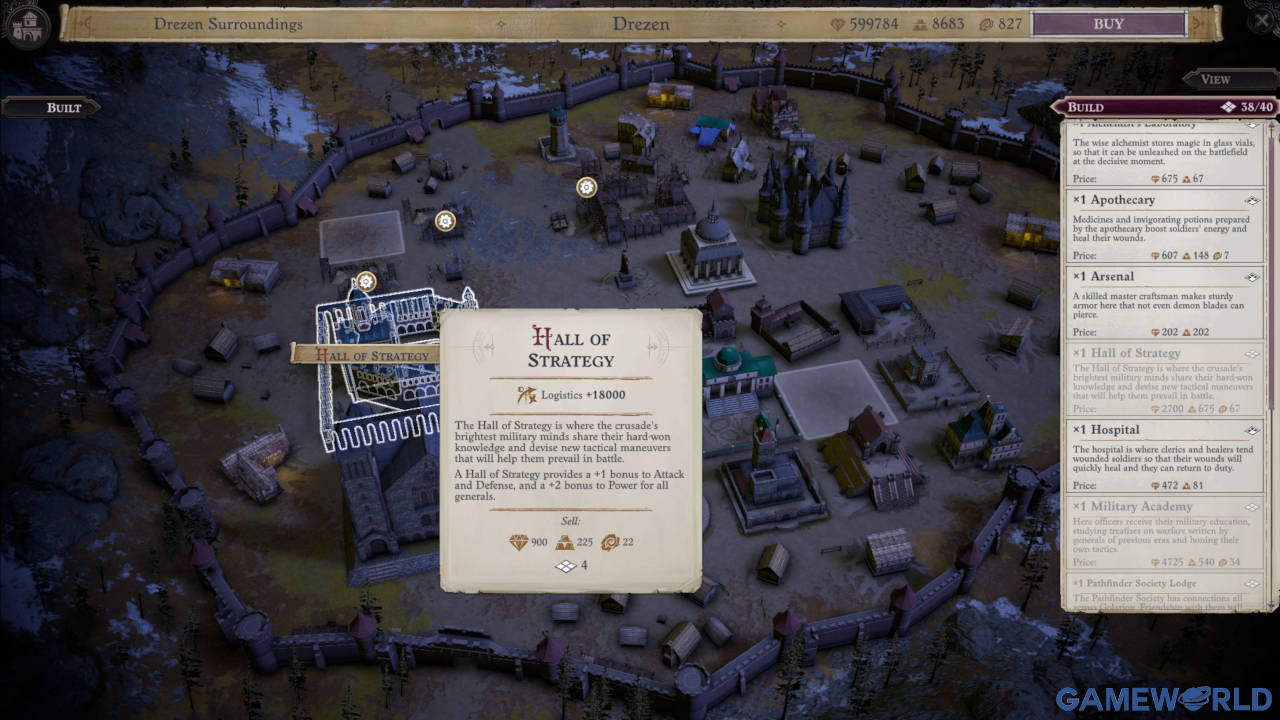Switch to Drezen Surroundings tab
This screenshot has width=1280, height=720.
[x=228, y=24]
